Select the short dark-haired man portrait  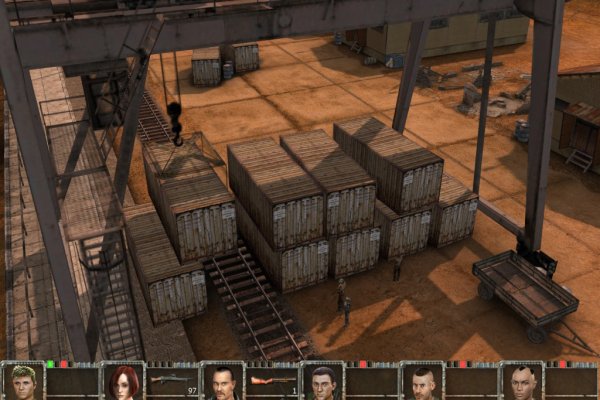point(322,382)
